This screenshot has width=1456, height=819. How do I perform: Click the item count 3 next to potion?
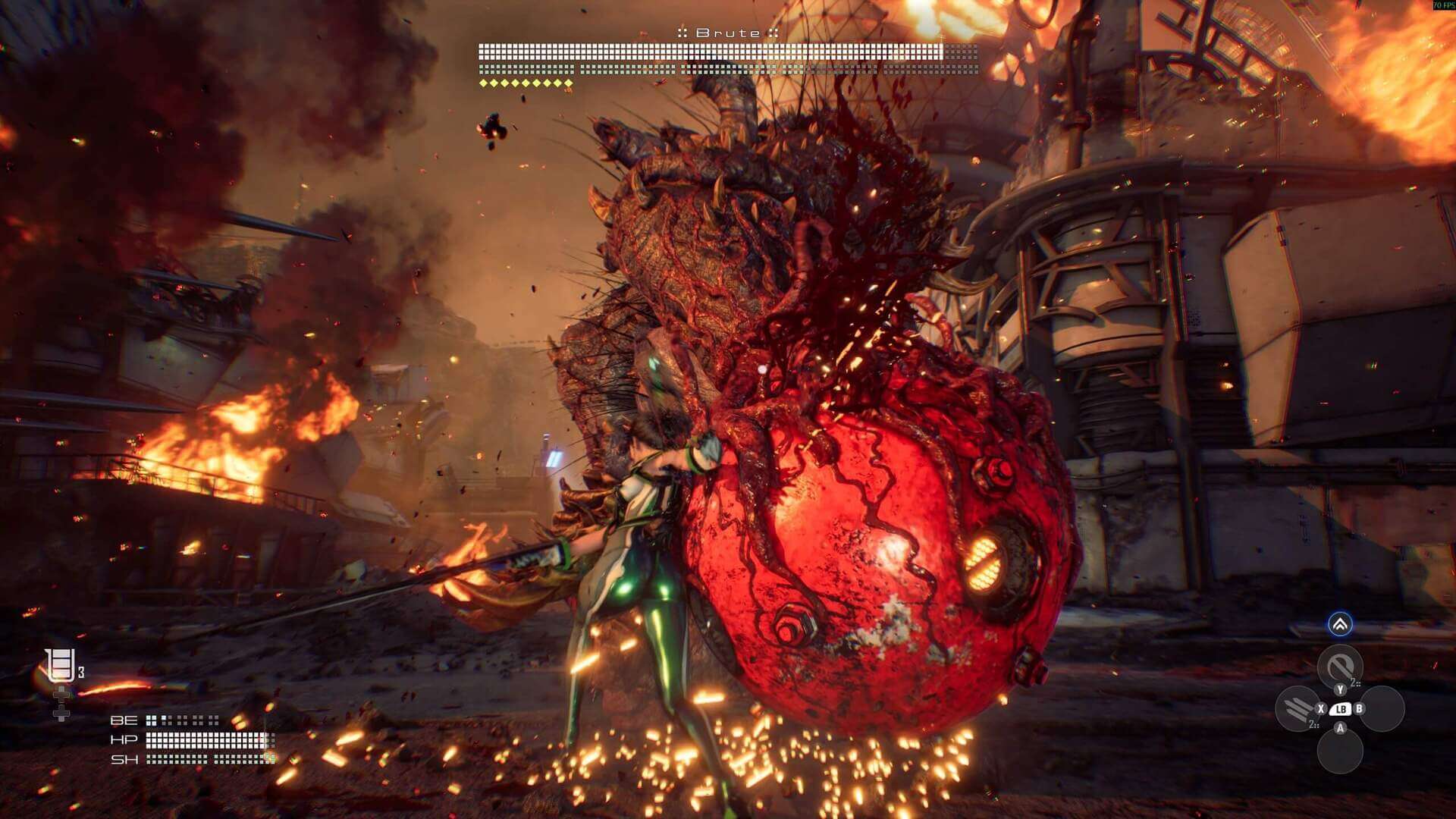point(81,670)
